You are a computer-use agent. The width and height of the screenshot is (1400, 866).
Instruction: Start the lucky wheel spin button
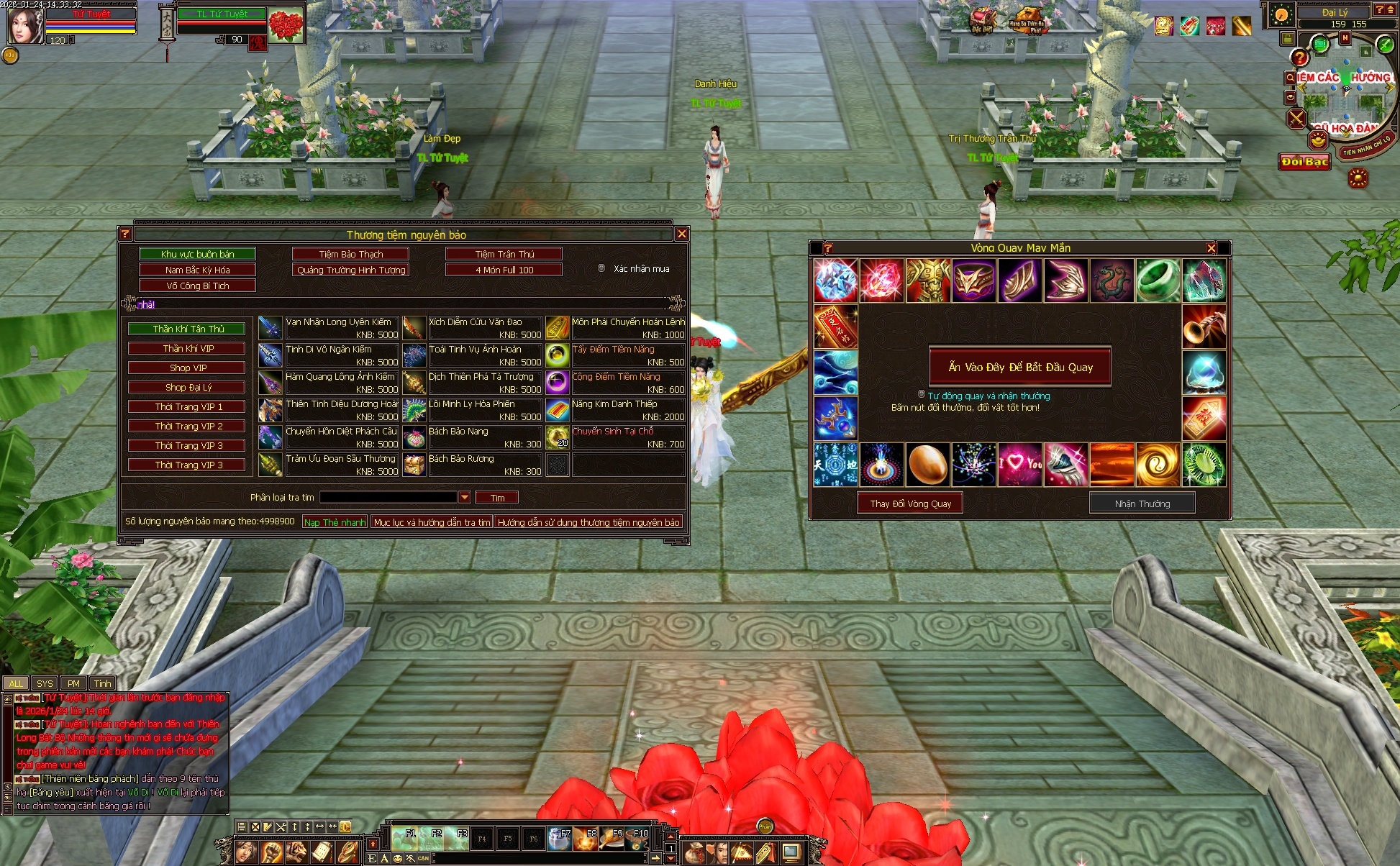tap(1020, 367)
